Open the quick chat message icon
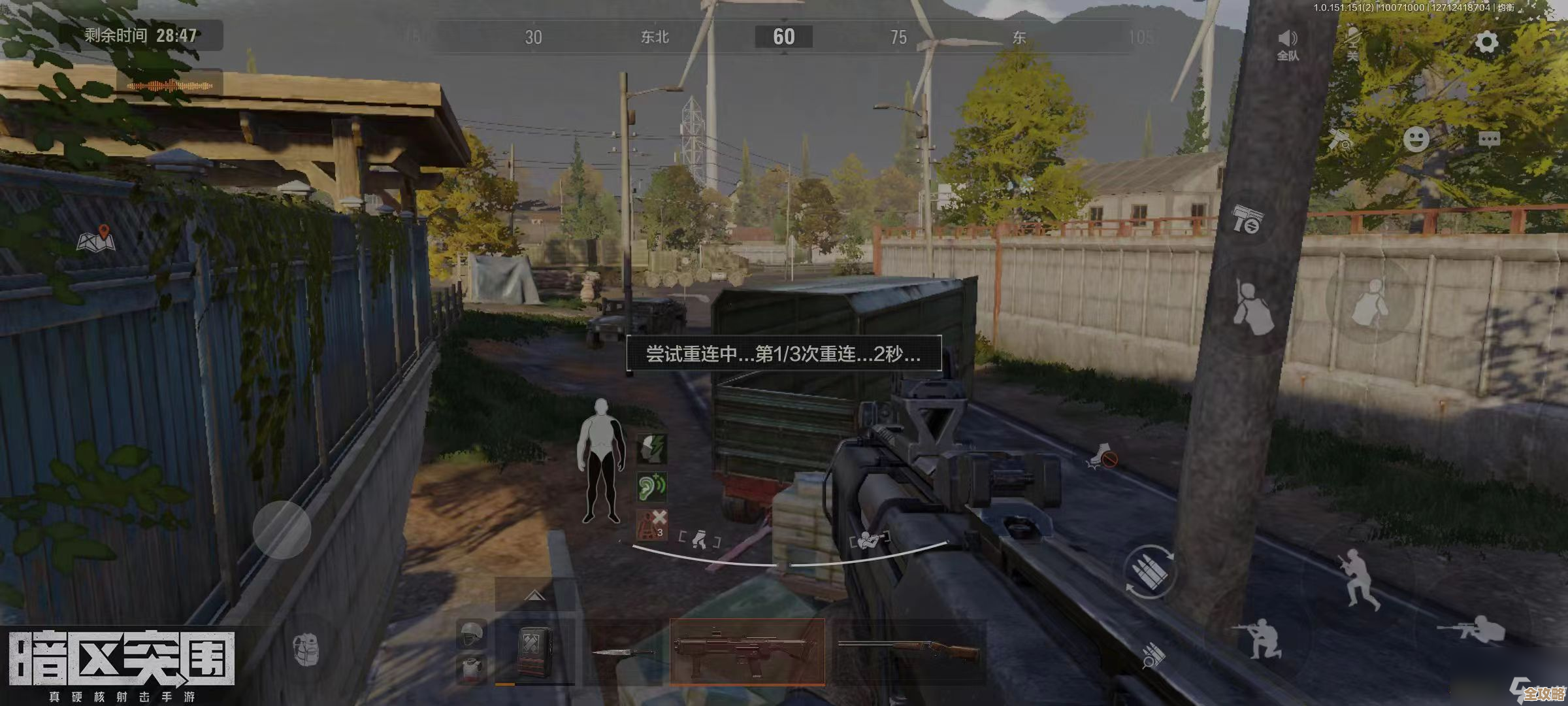1568x706 pixels. tap(1490, 138)
